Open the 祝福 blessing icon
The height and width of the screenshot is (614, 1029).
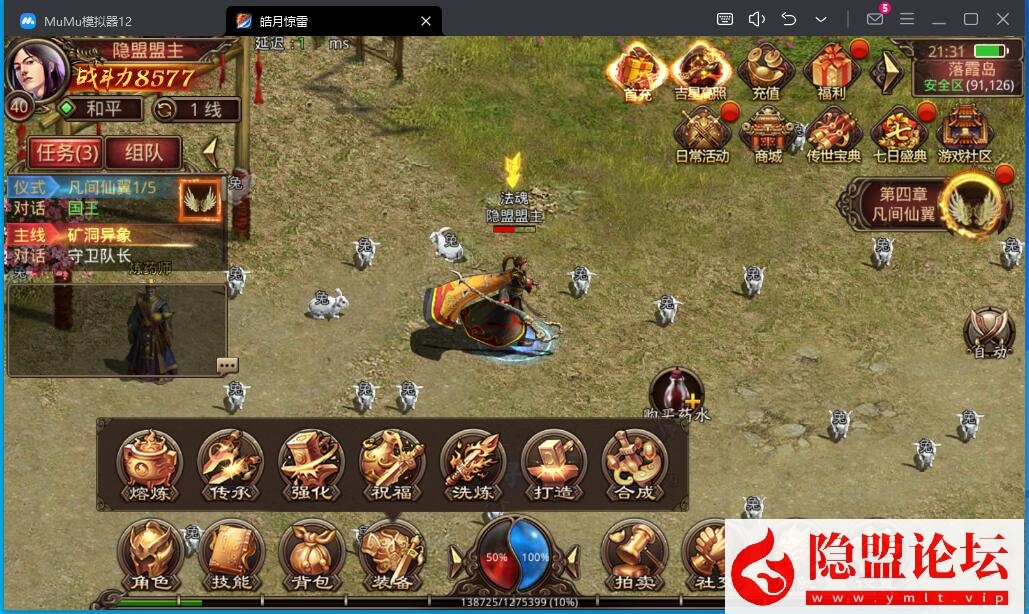pyautogui.click(x=392, y=465)
